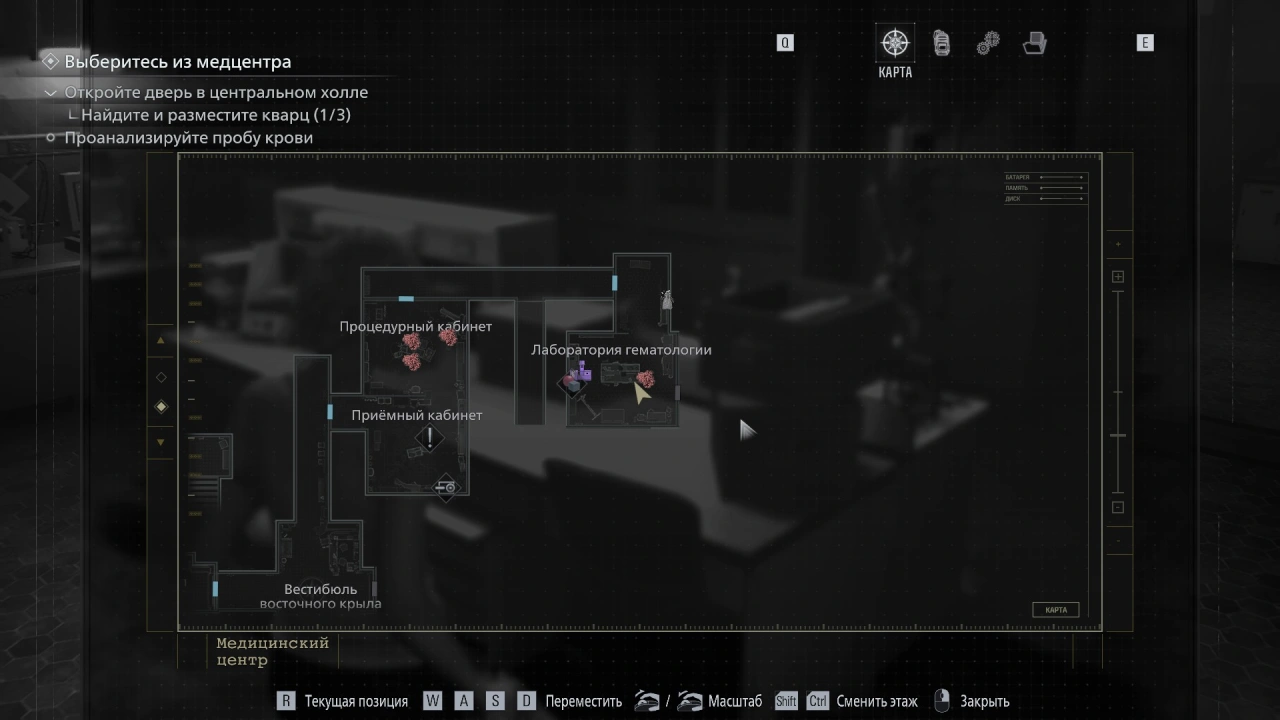The width and height of the screenshot is (1280, 720).
Task: Select the highlighted current floor diamond
Action: 161,407
